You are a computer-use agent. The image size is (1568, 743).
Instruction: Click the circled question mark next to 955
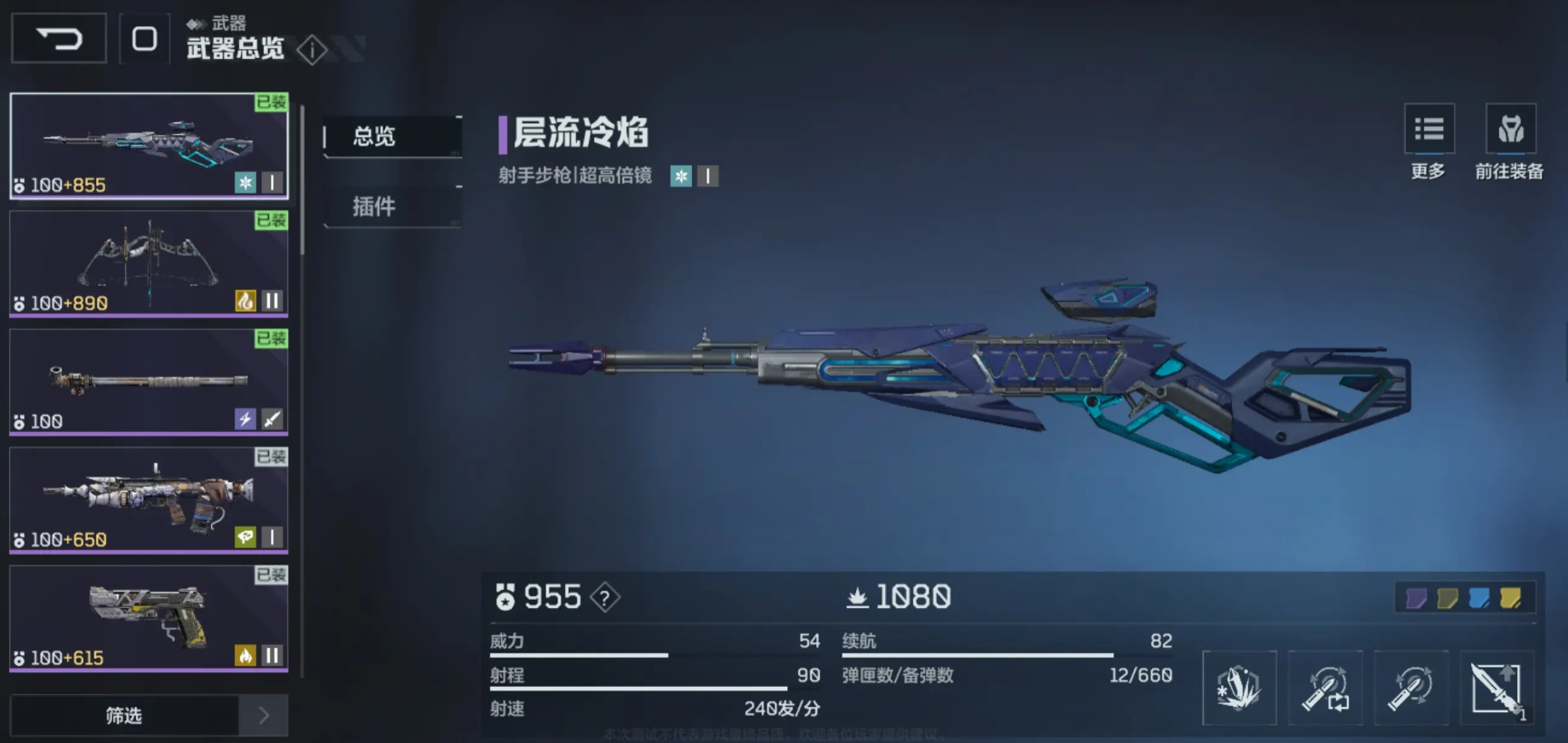(x=603, y=597)
